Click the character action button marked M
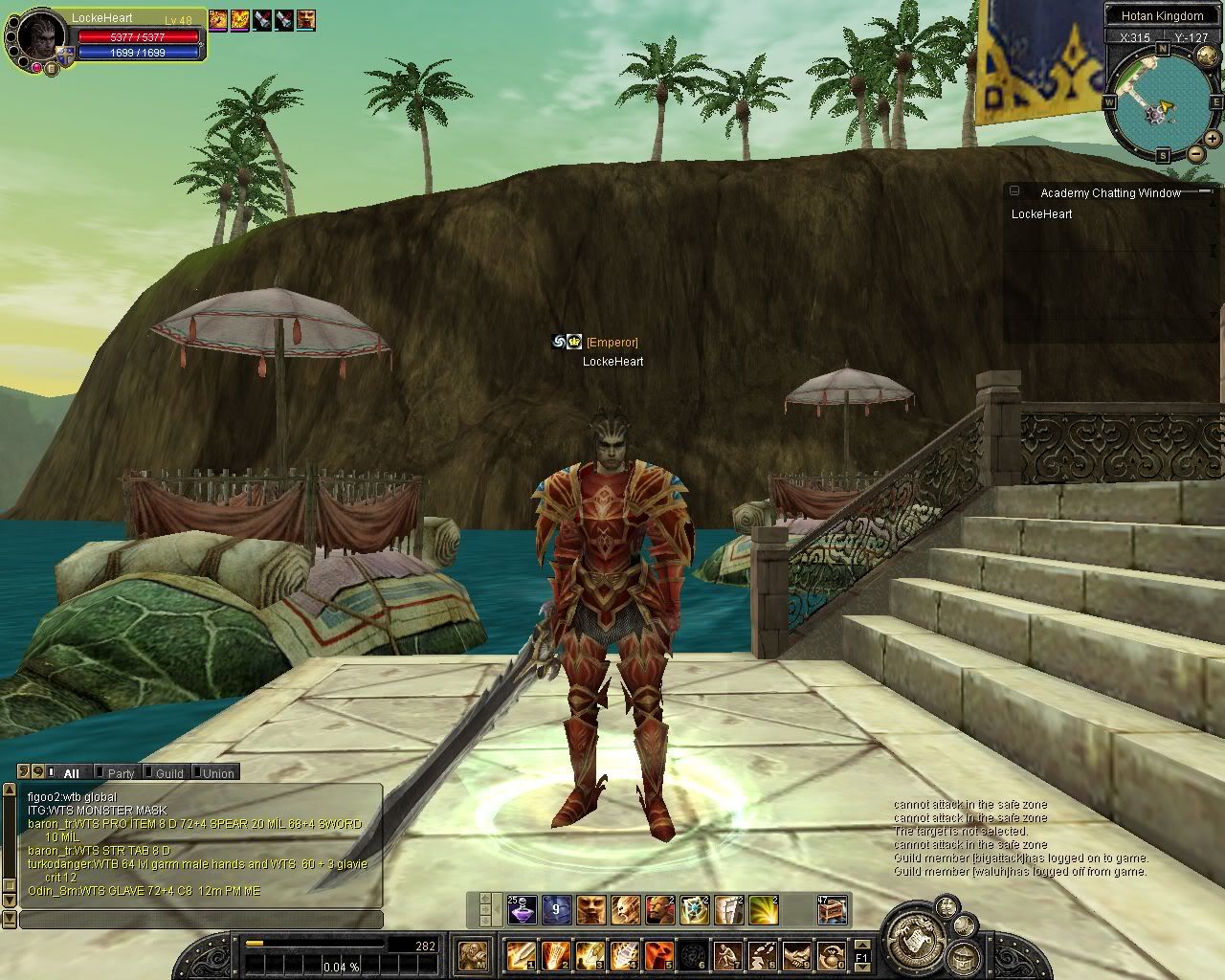1225x980 pixels. point(472,955)
